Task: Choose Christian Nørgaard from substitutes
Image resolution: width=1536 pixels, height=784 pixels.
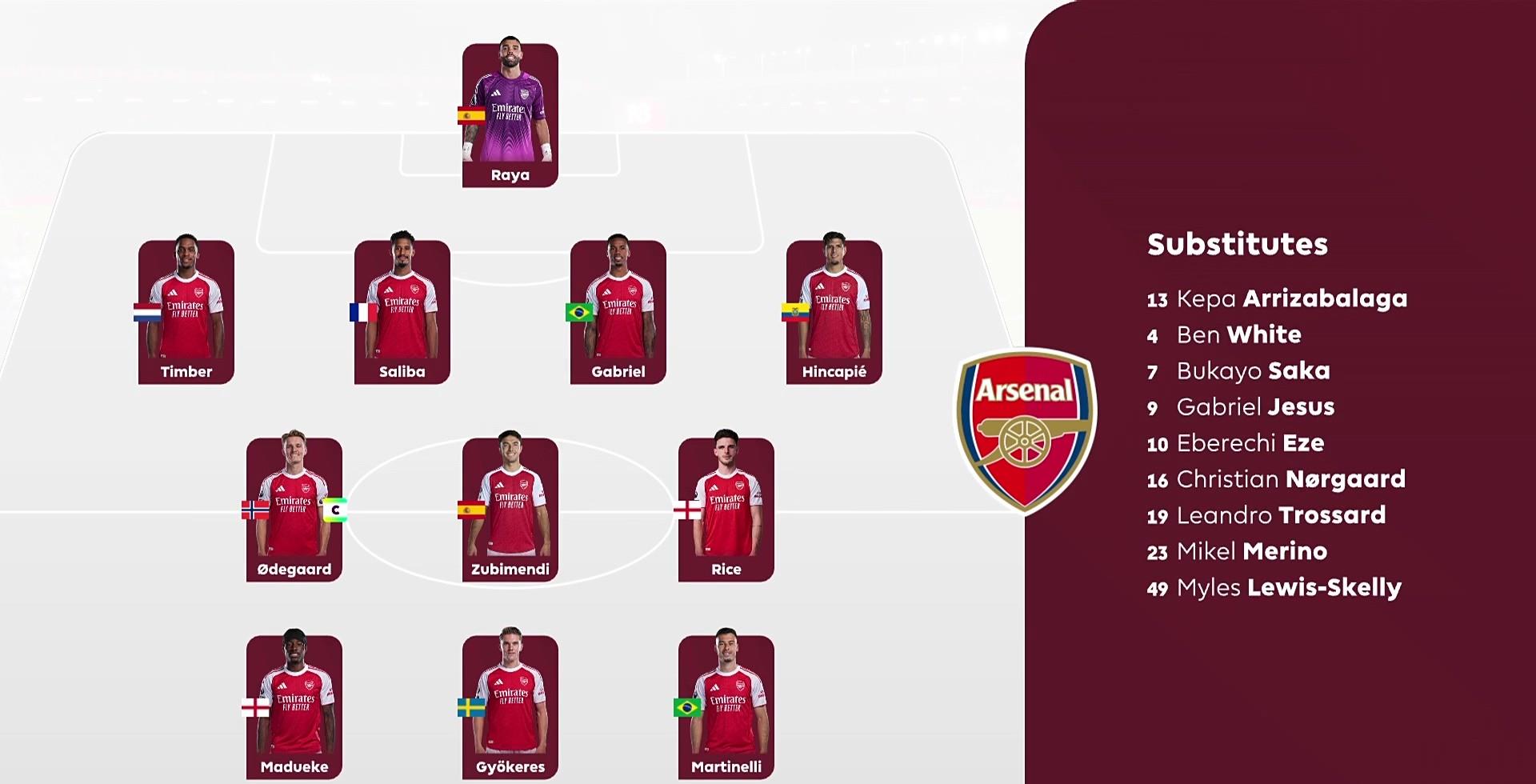Action: (x=1276, y=479)
